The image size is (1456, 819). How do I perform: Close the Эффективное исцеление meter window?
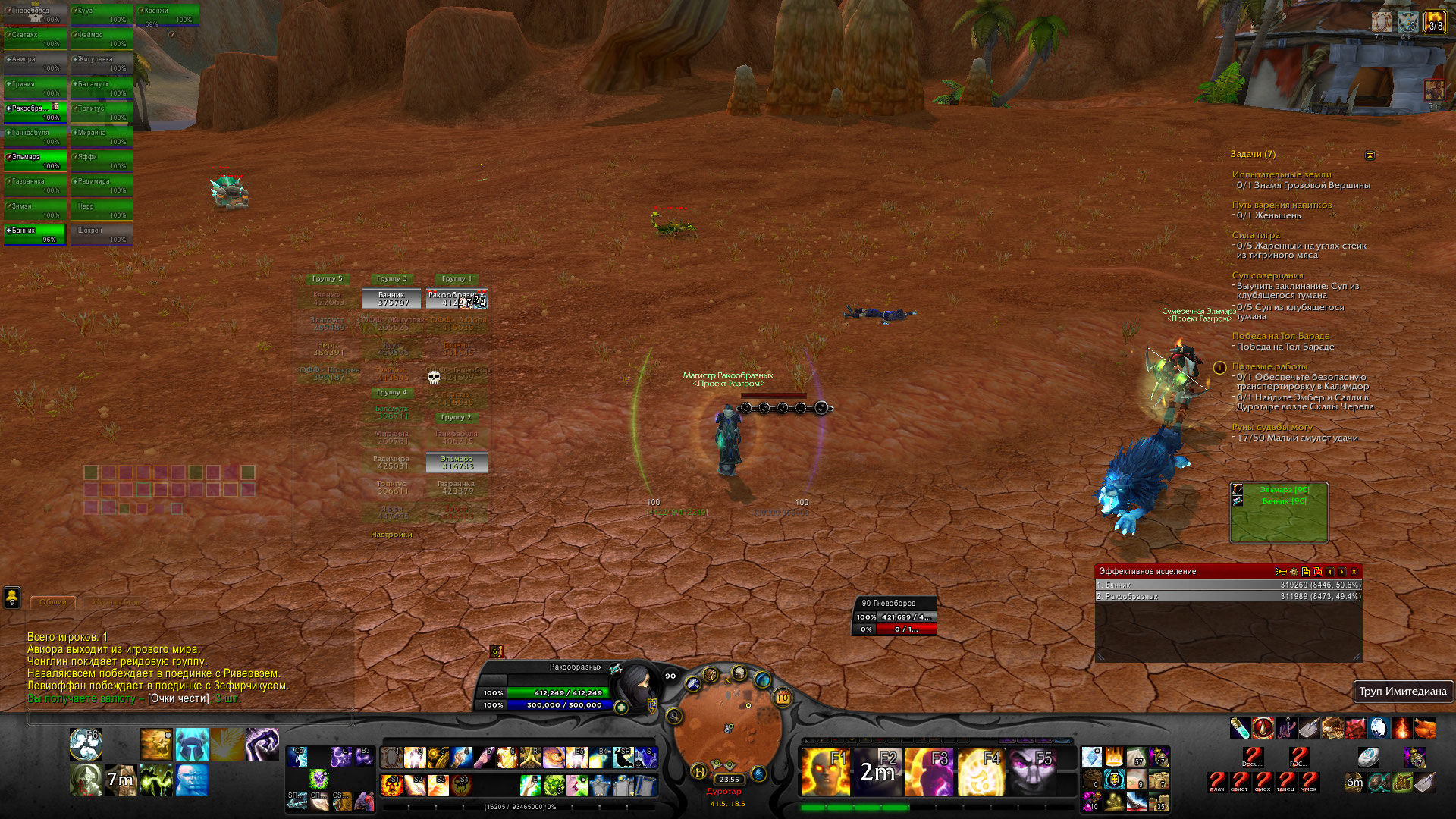click(x=1354, y=572)
